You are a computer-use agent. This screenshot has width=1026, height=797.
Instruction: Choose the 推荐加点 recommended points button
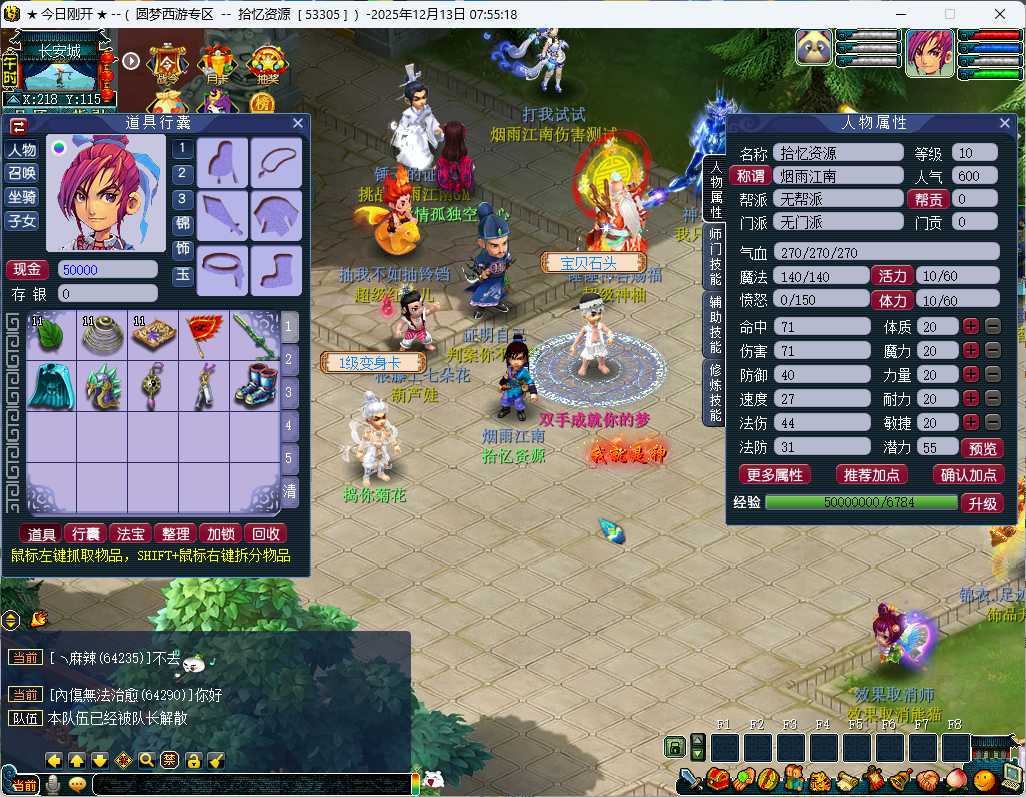870,475
